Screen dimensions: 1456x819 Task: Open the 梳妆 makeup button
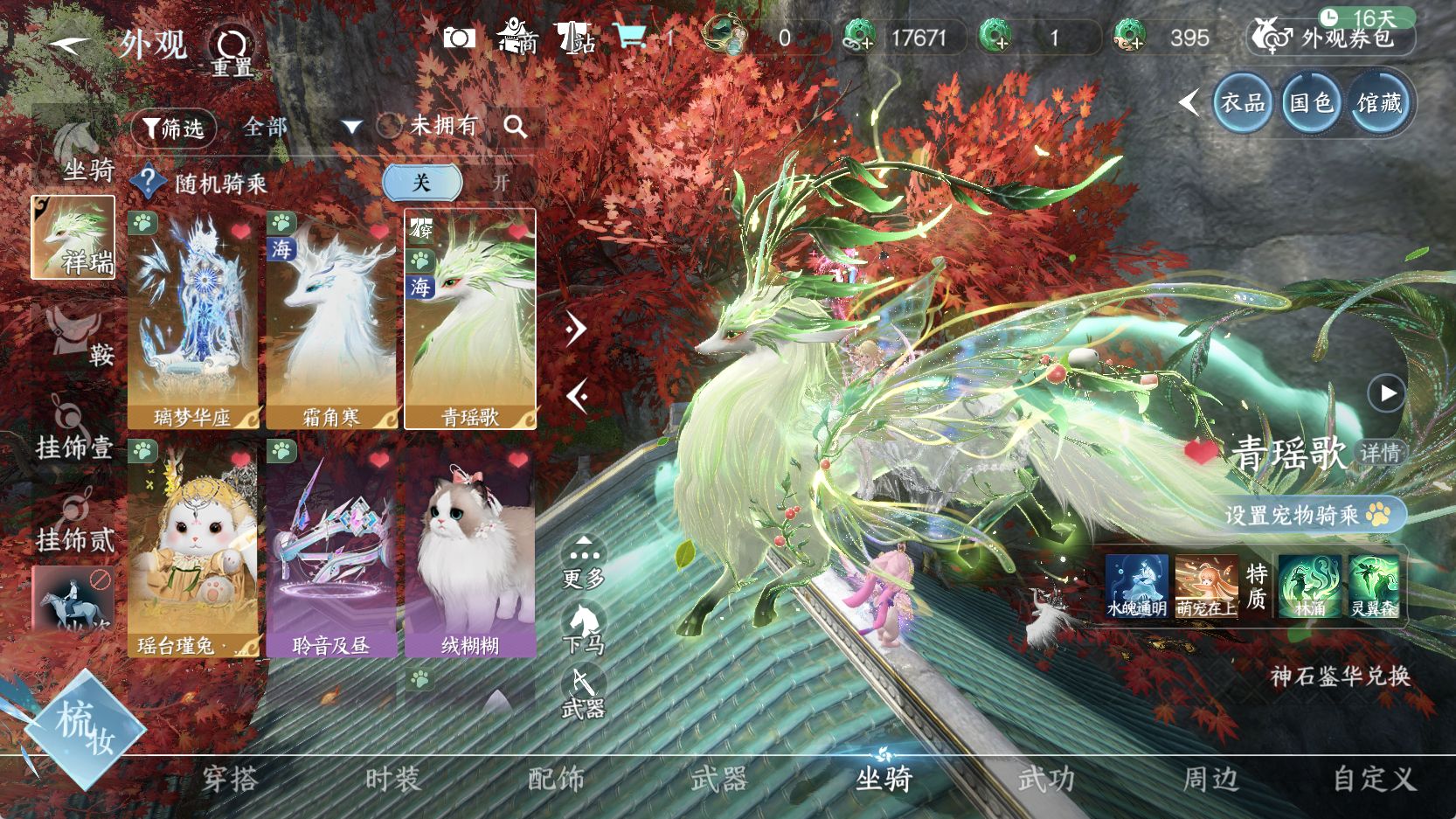tap(84, 728)
